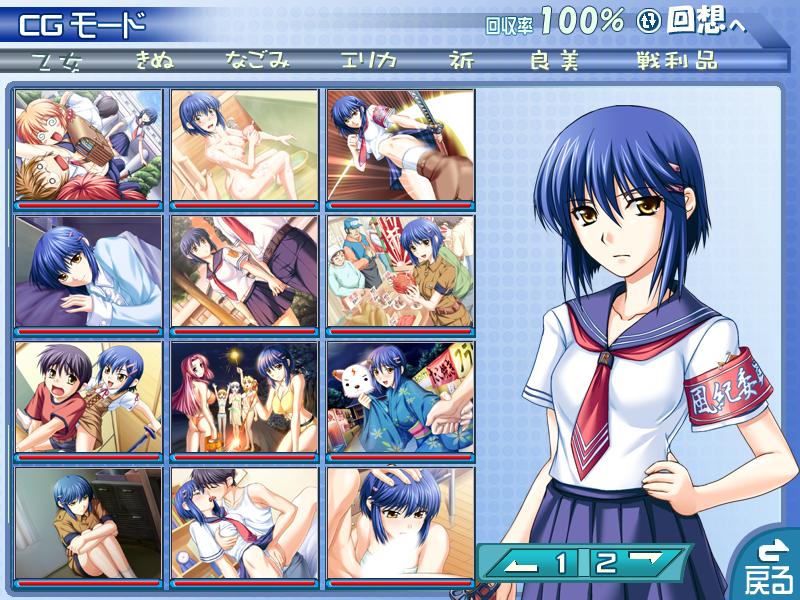Click the 戻る back button
The width and height of the screenshot is (800, 600).
click(769, 565)
